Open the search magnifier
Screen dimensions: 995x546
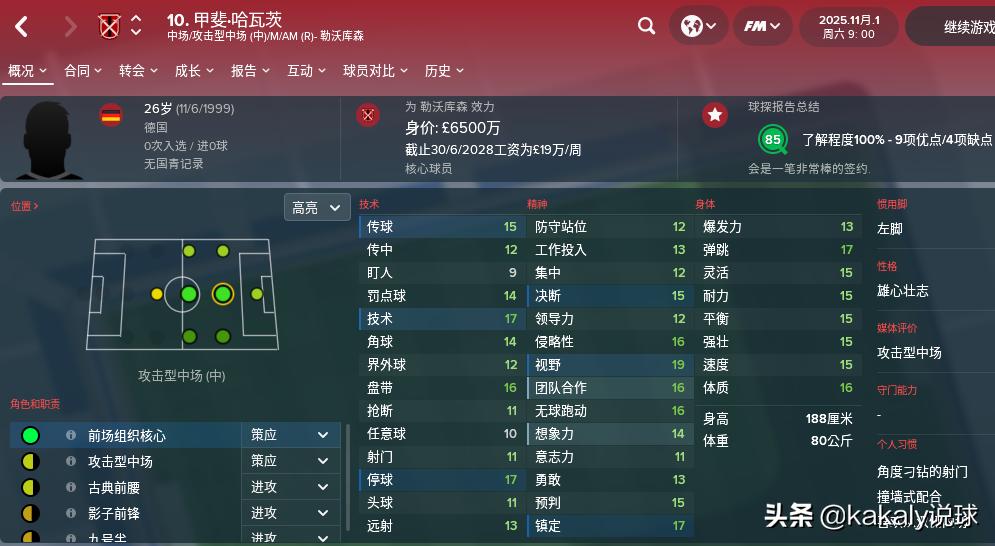pyautogui.click(x=647, y=26)
